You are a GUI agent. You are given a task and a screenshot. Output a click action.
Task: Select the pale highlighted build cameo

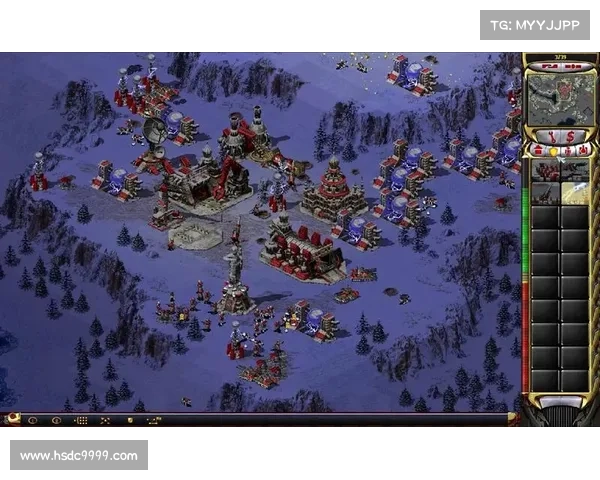point(575,192)
